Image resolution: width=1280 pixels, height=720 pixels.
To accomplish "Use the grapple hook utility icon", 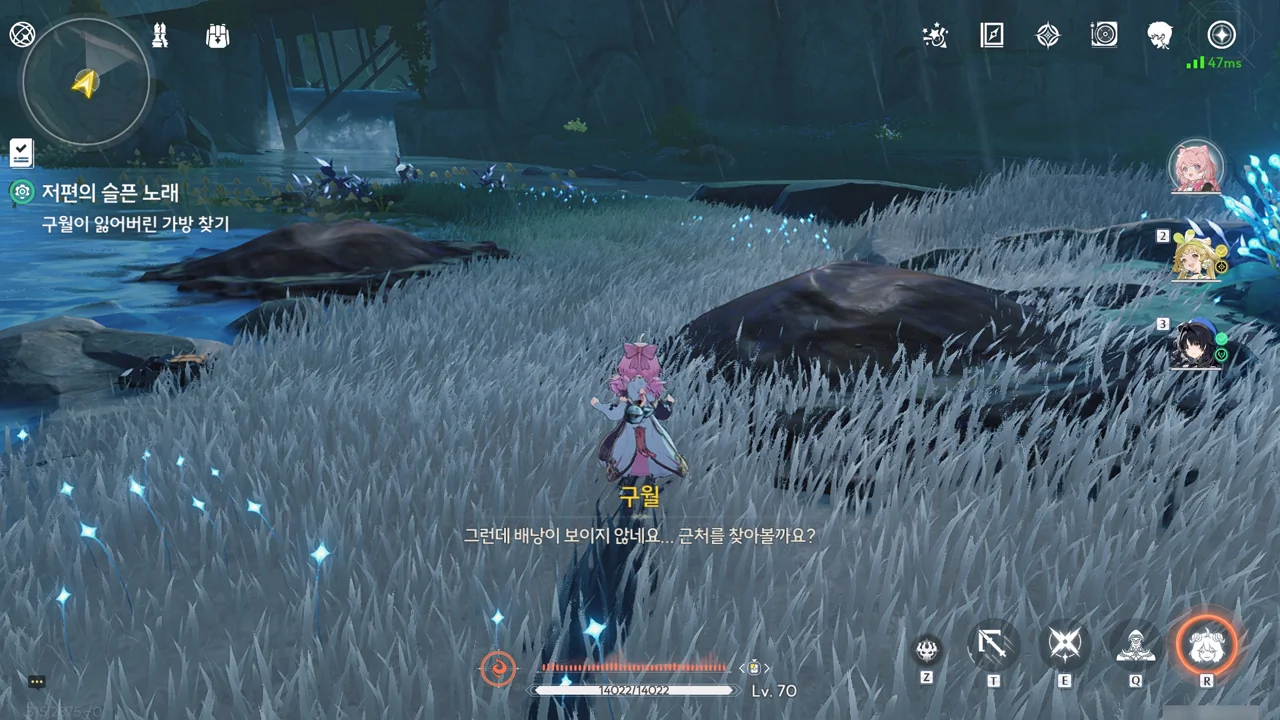I will [993, 646].
